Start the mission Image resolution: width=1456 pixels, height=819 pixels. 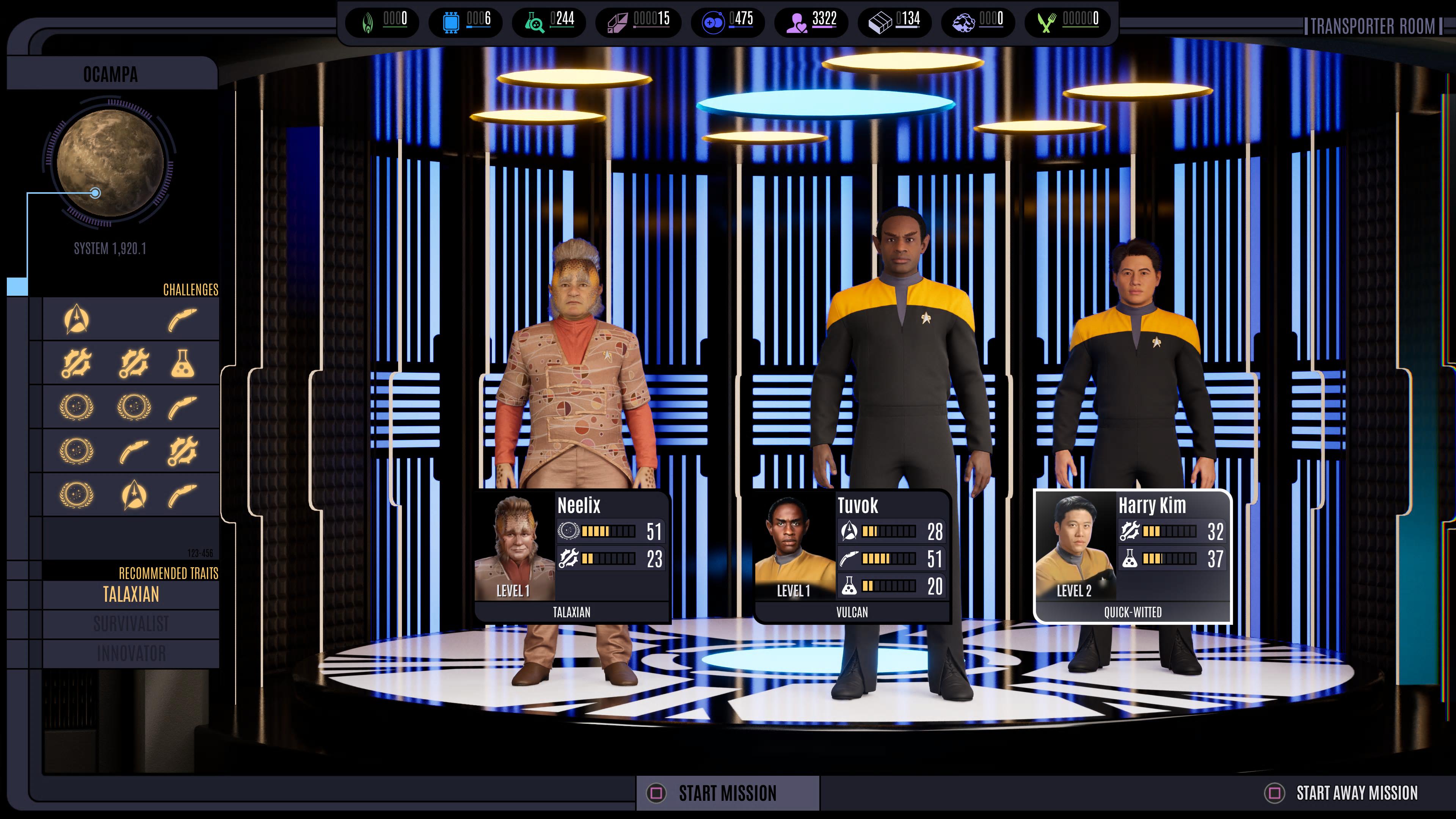point(727,793)
